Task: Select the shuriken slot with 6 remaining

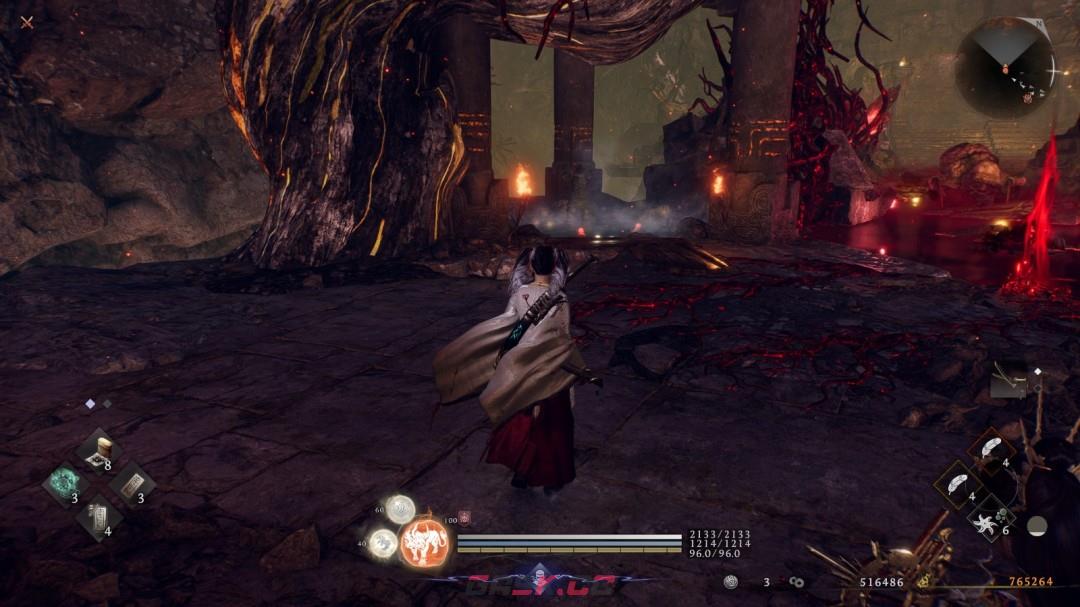Action: [990, 518]
